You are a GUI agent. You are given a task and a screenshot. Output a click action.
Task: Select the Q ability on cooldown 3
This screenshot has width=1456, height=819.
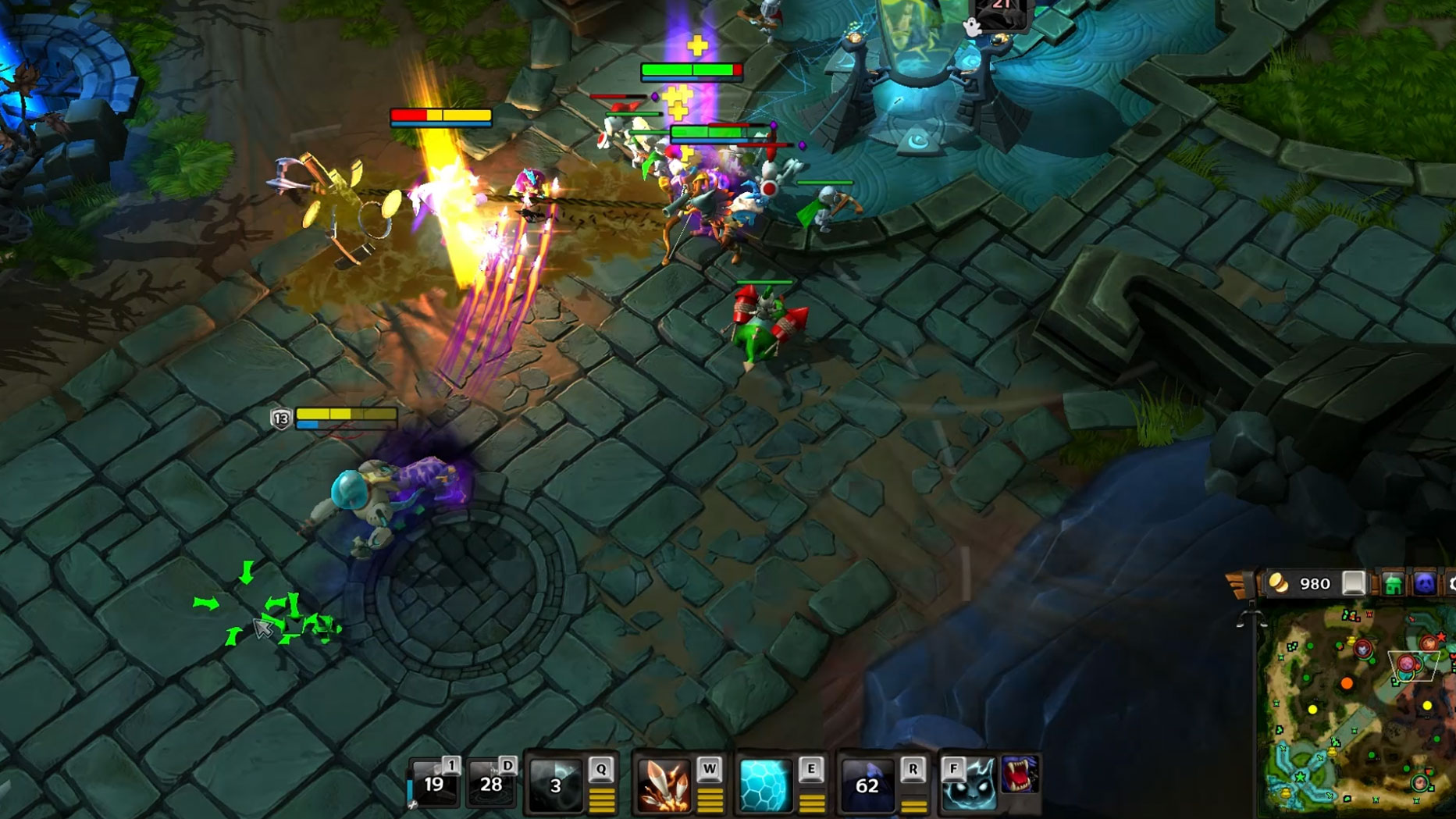coord(556,785)
